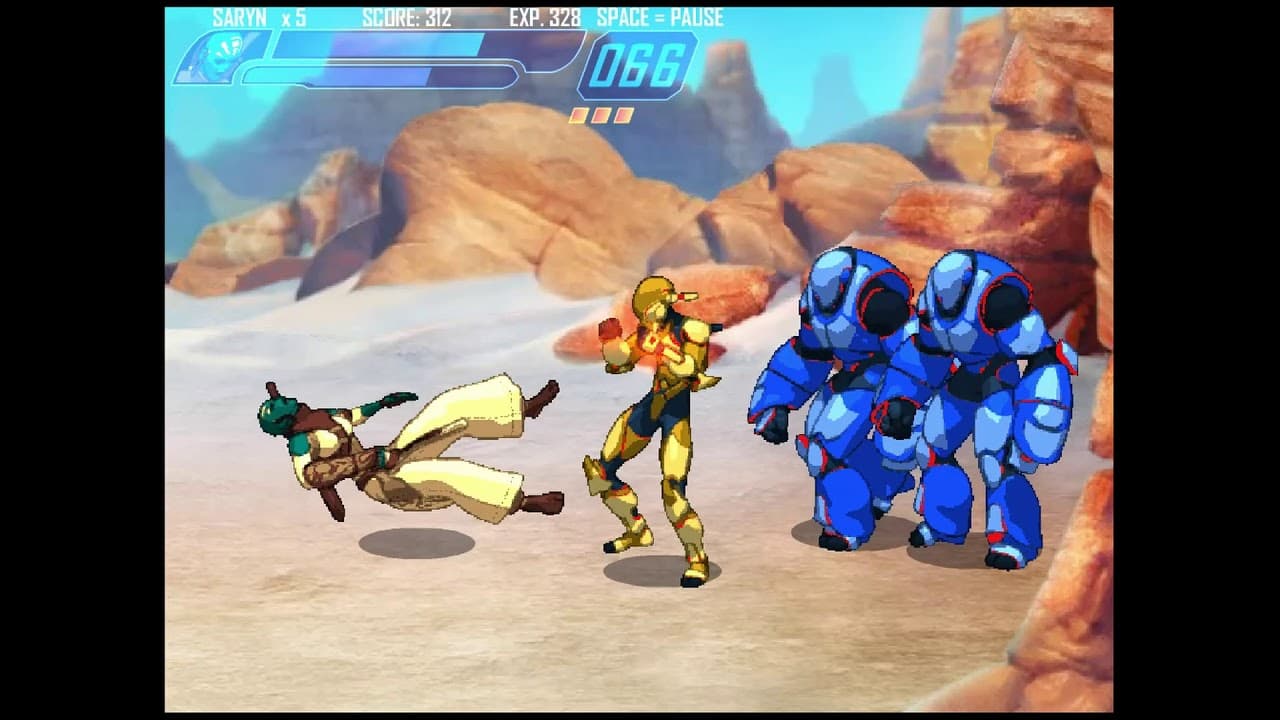Select the middle orange ability pip
The height and width of the screenshot is (720, 1280).
point(600,113)
